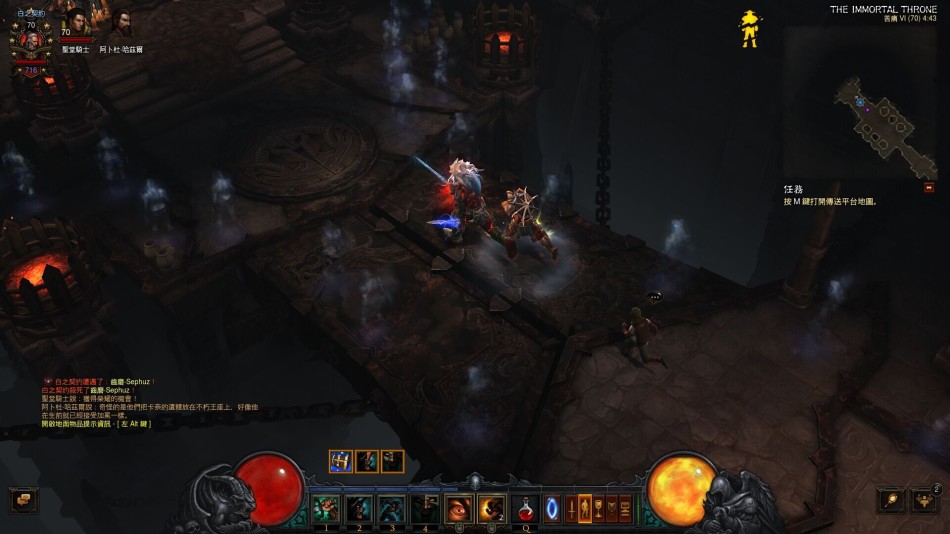Image resolution: width=950 pixels, height=534 pixels.
Task: Select the Templar follower portrait
Action: click(x=76, y=22)
